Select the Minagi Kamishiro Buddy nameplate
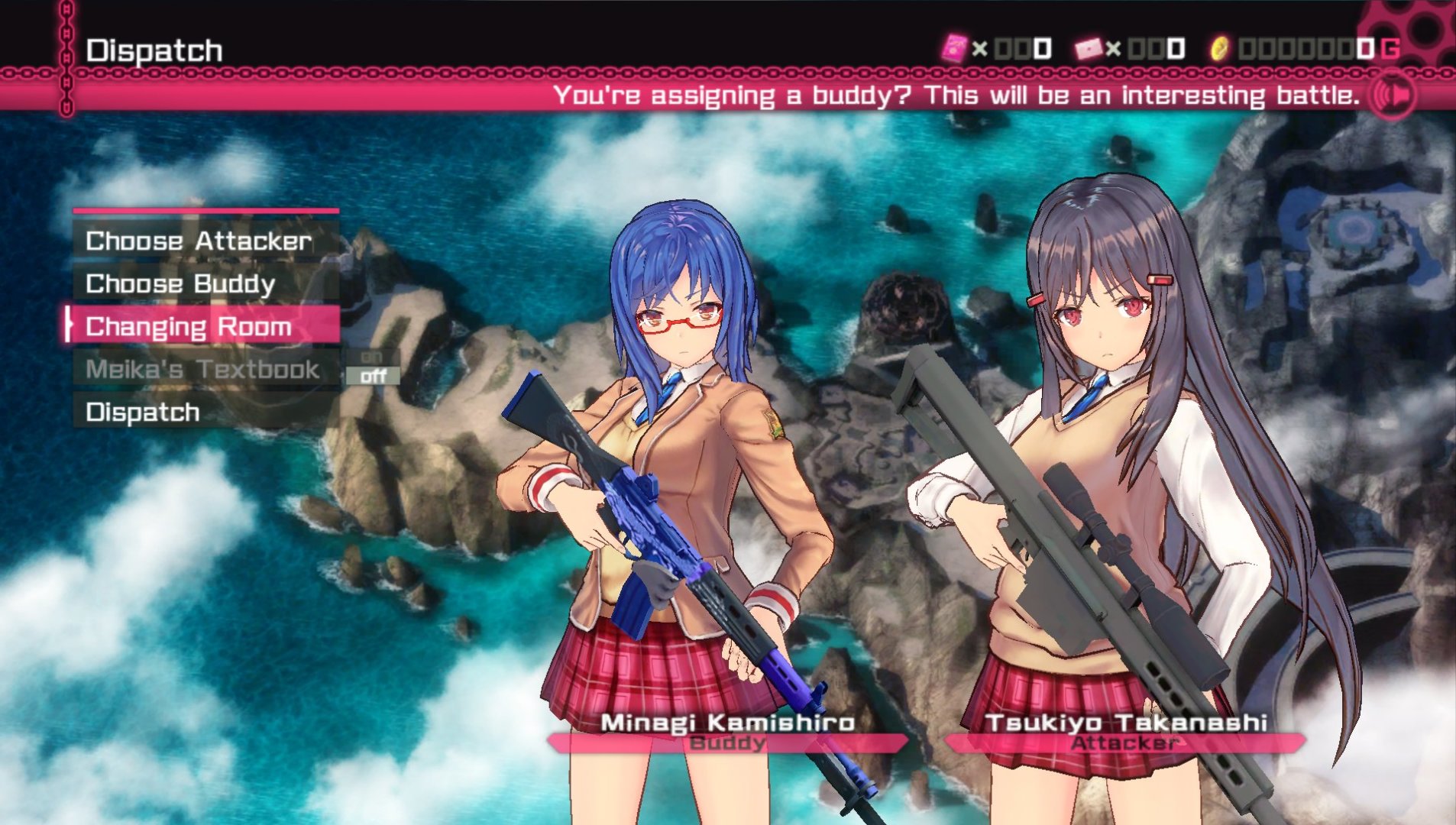The height and width of the screenshot is (825, 1456). [x=727, y=733]
